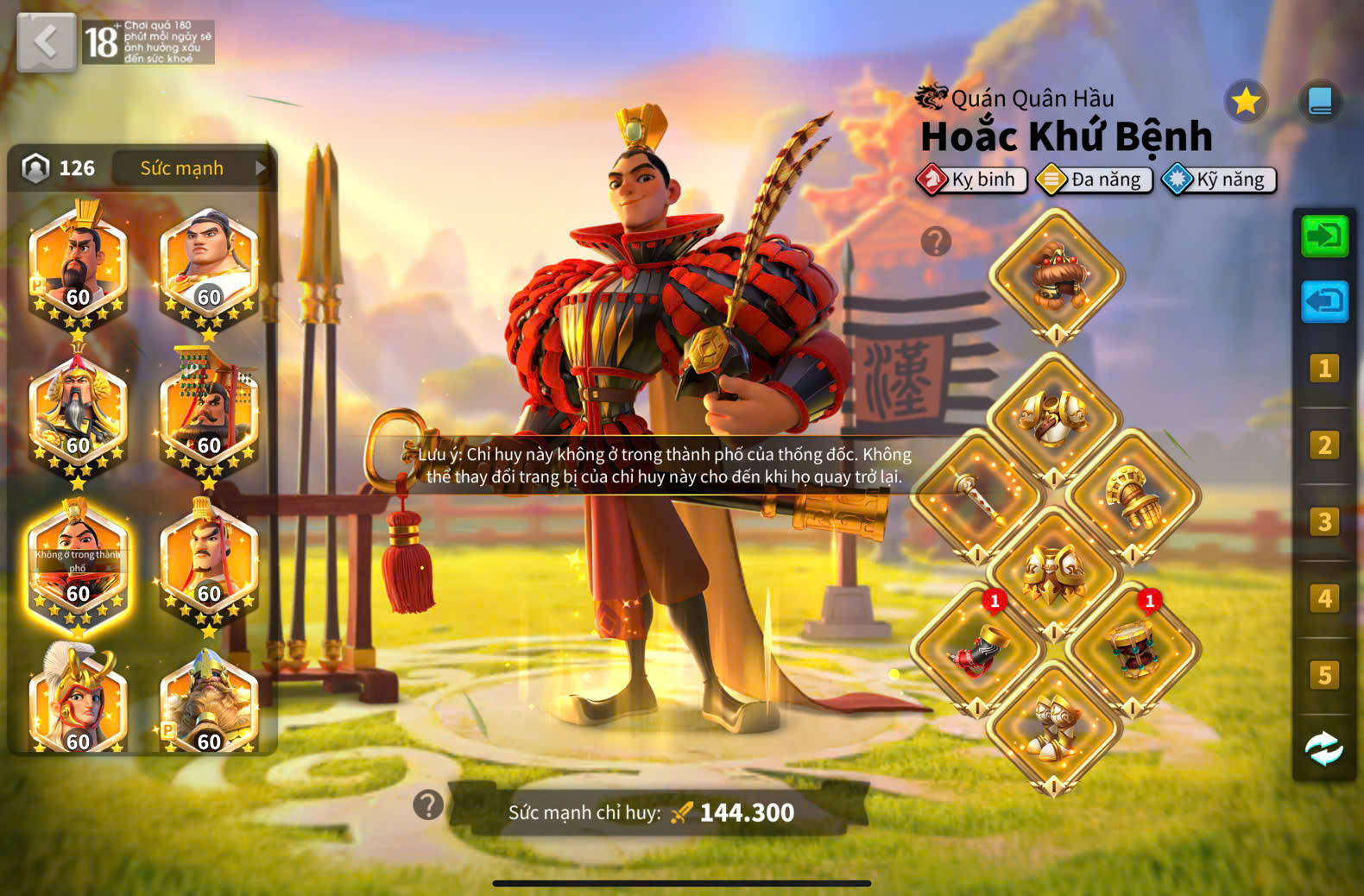This screenshot has width=1364, height=896.
Task: Open the blue book info button
Action: (x=1320, y=102)
